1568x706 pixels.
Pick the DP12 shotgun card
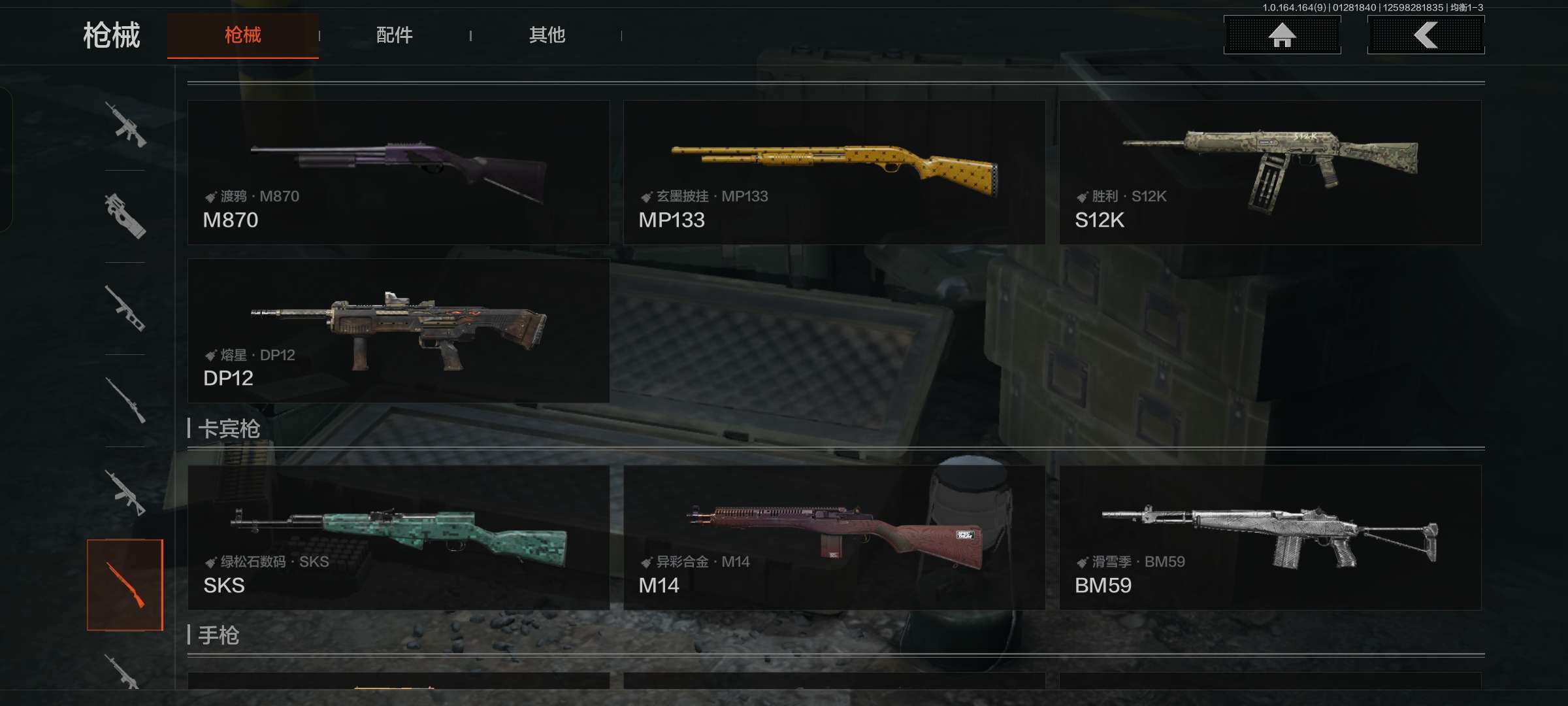[399, 331]
